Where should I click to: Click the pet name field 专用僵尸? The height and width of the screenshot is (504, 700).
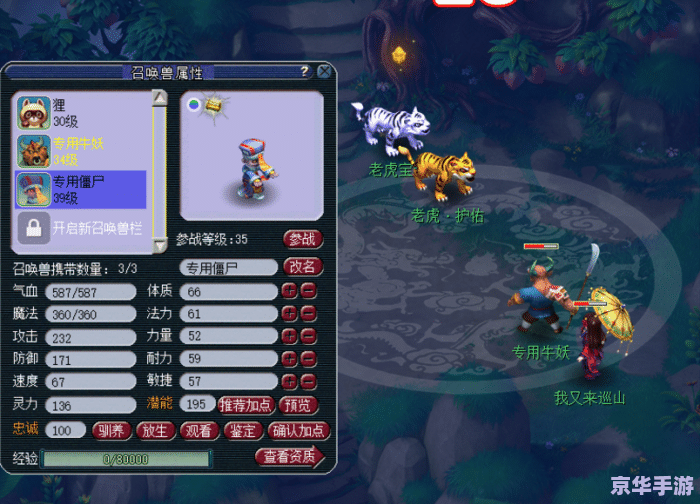coord(228,267)
